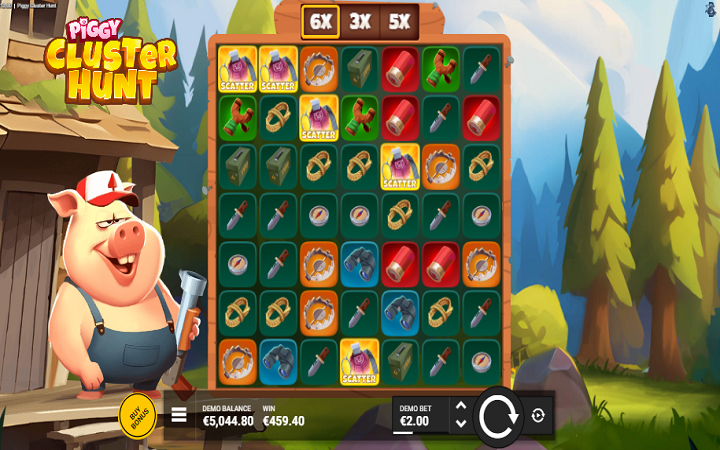The height and width of the screenshot is (450, 720).
Task: Open the Demo Bet amount selector
Action: coord(420,416)
